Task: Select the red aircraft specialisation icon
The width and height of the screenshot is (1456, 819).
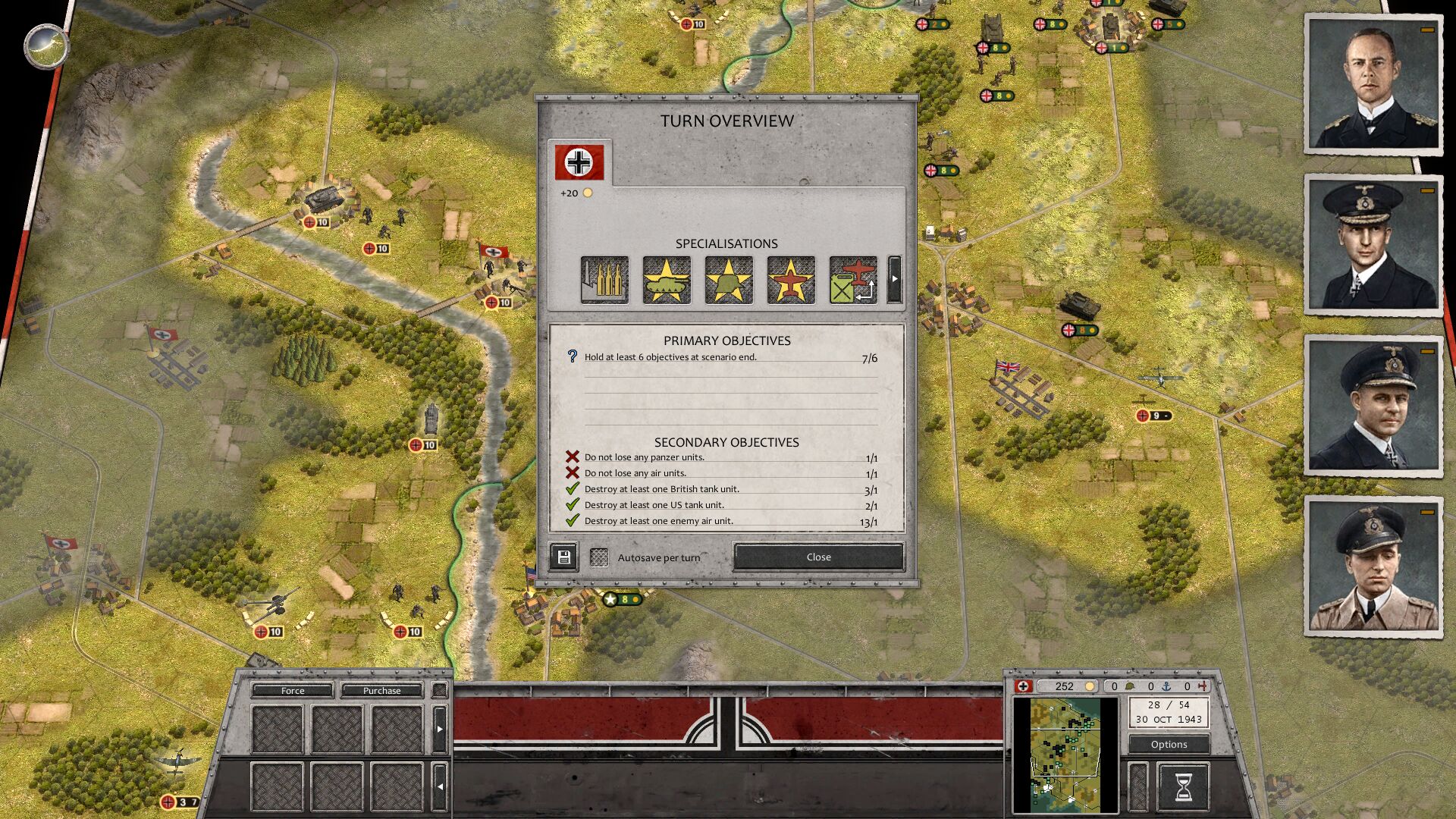Action: click(790, 279)
